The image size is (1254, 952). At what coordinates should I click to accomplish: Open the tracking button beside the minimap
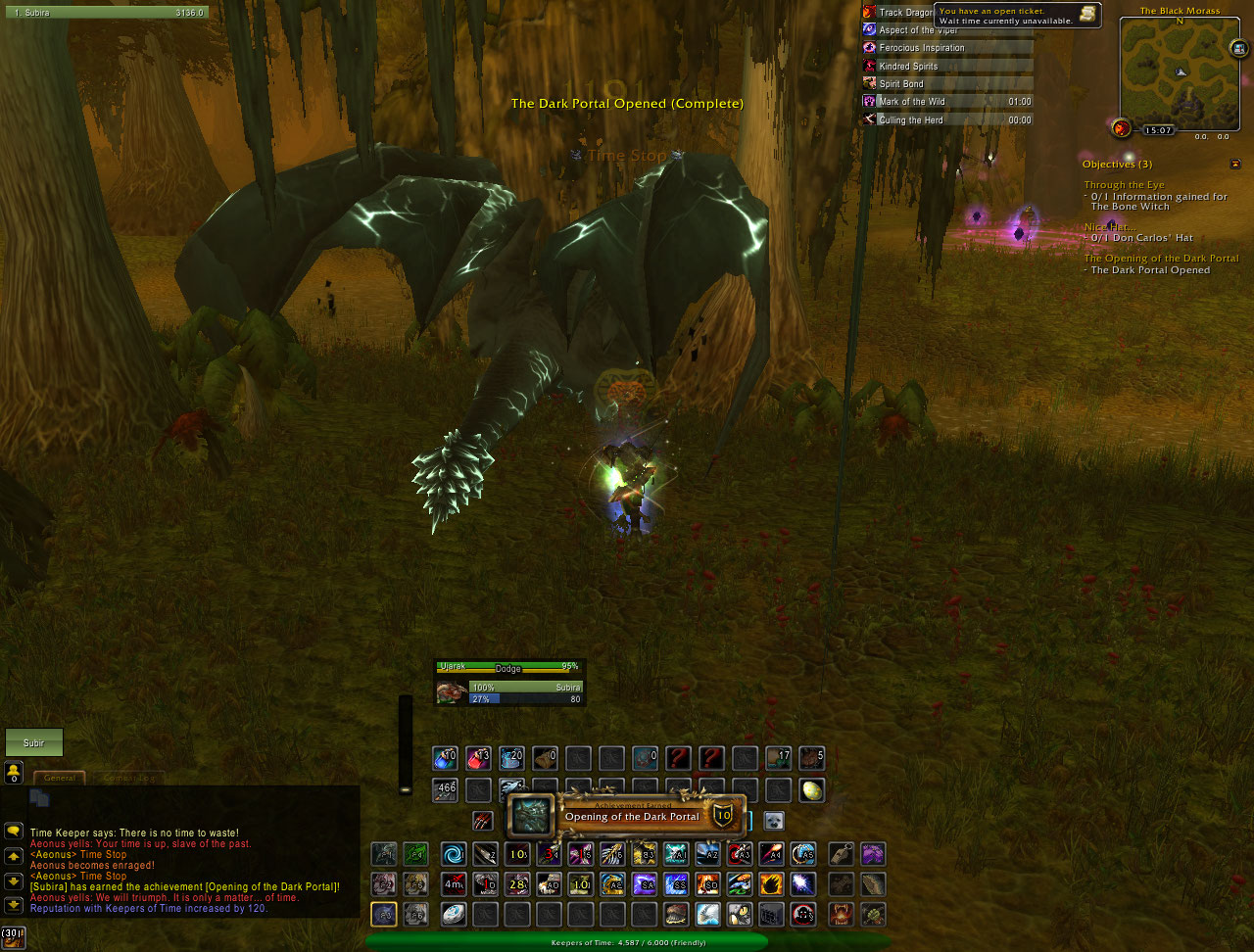click(1122, 127)
